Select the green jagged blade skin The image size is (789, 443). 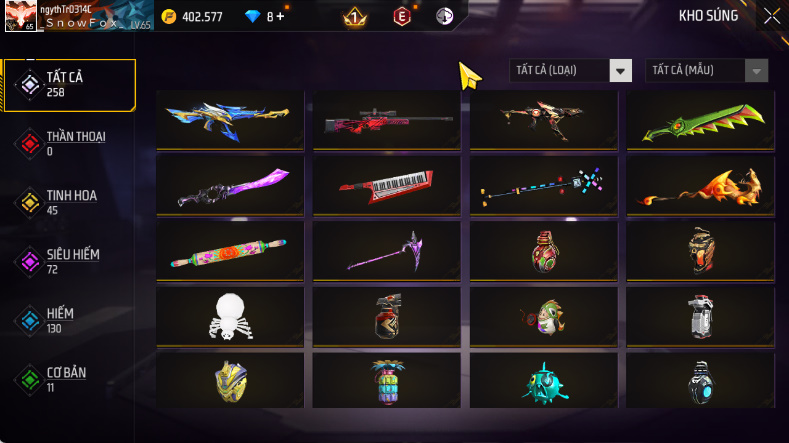coord(700,120)
